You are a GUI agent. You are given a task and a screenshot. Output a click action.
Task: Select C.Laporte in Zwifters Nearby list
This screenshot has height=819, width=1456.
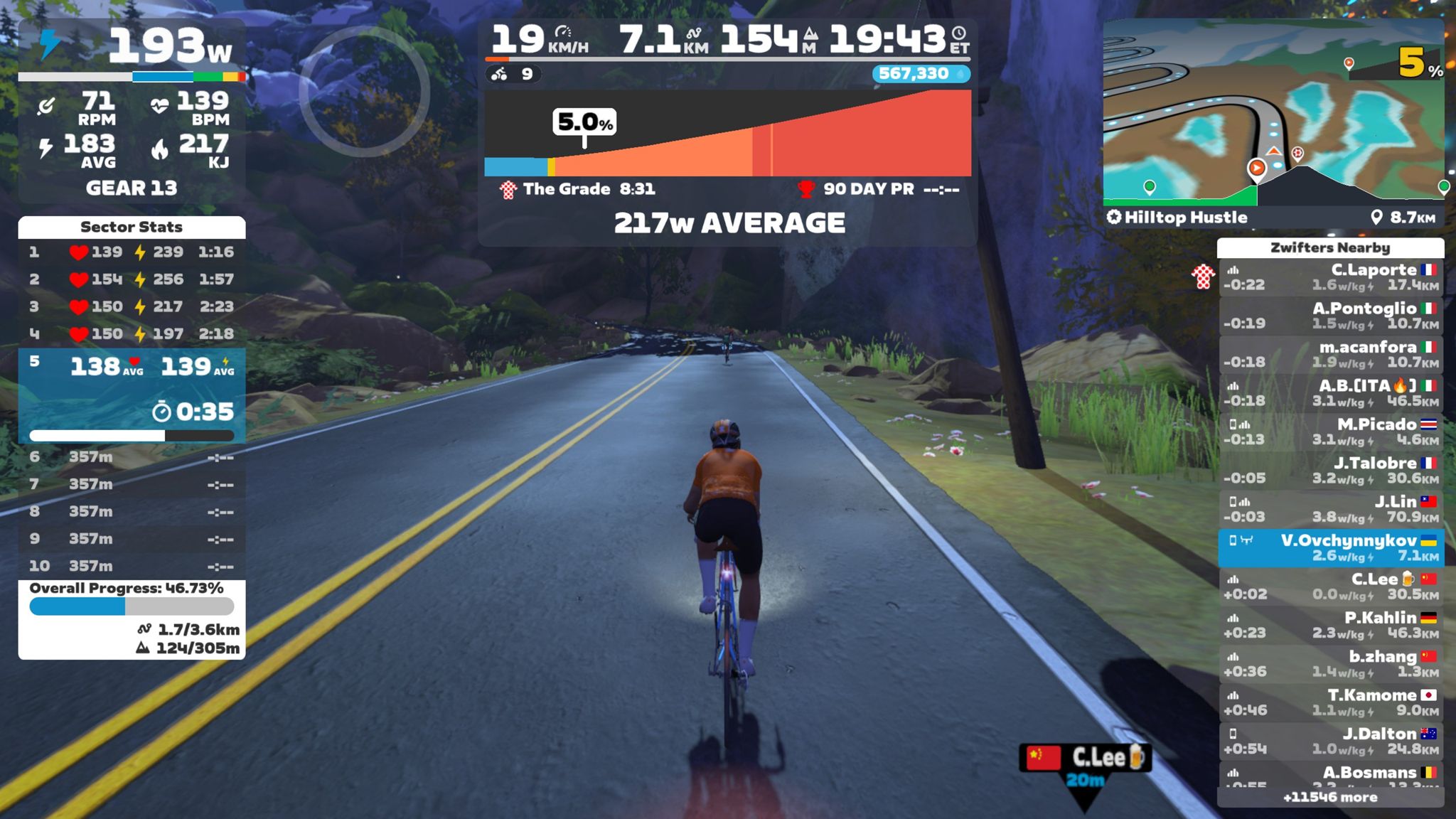pyautogui.click(x=1331, y=277)
